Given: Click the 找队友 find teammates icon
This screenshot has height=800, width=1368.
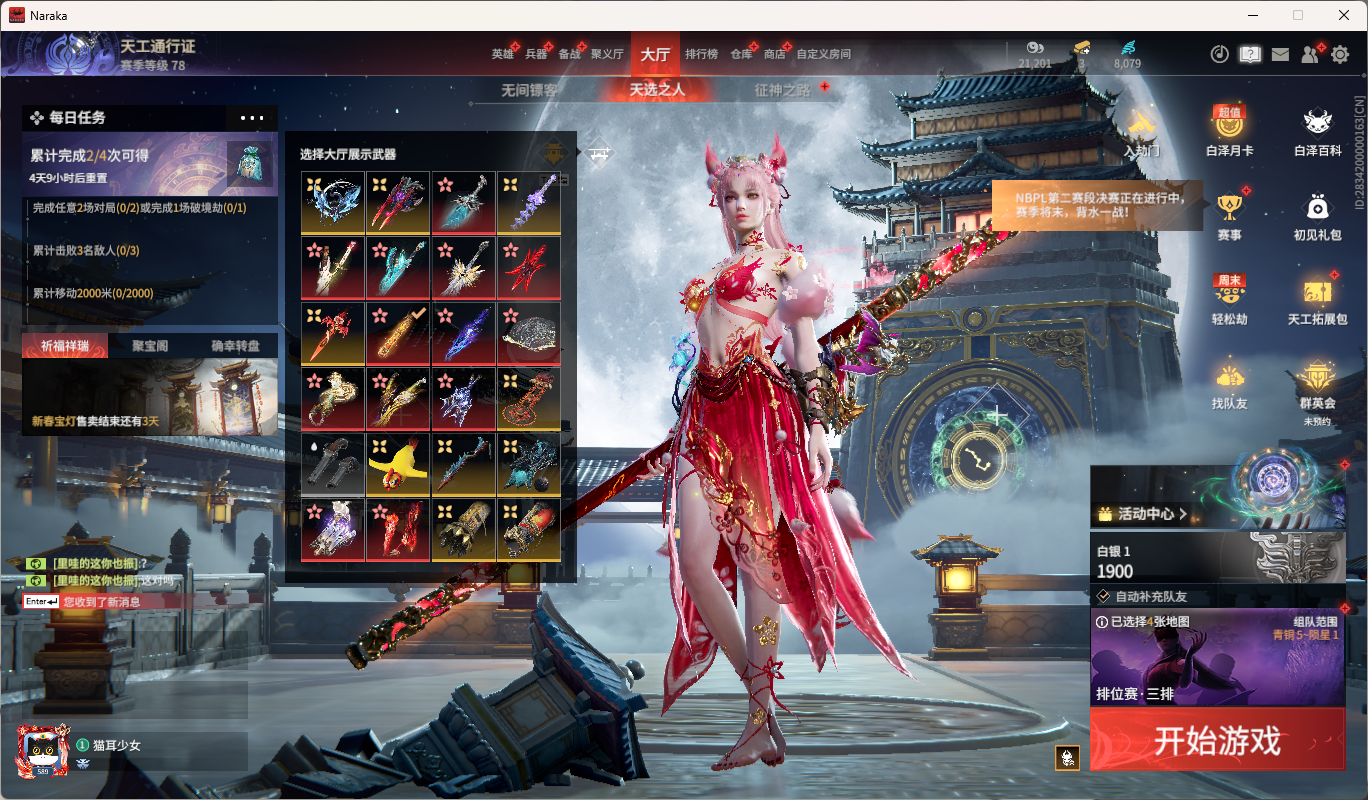Looking at the screenshot, I should (1229, 385).
